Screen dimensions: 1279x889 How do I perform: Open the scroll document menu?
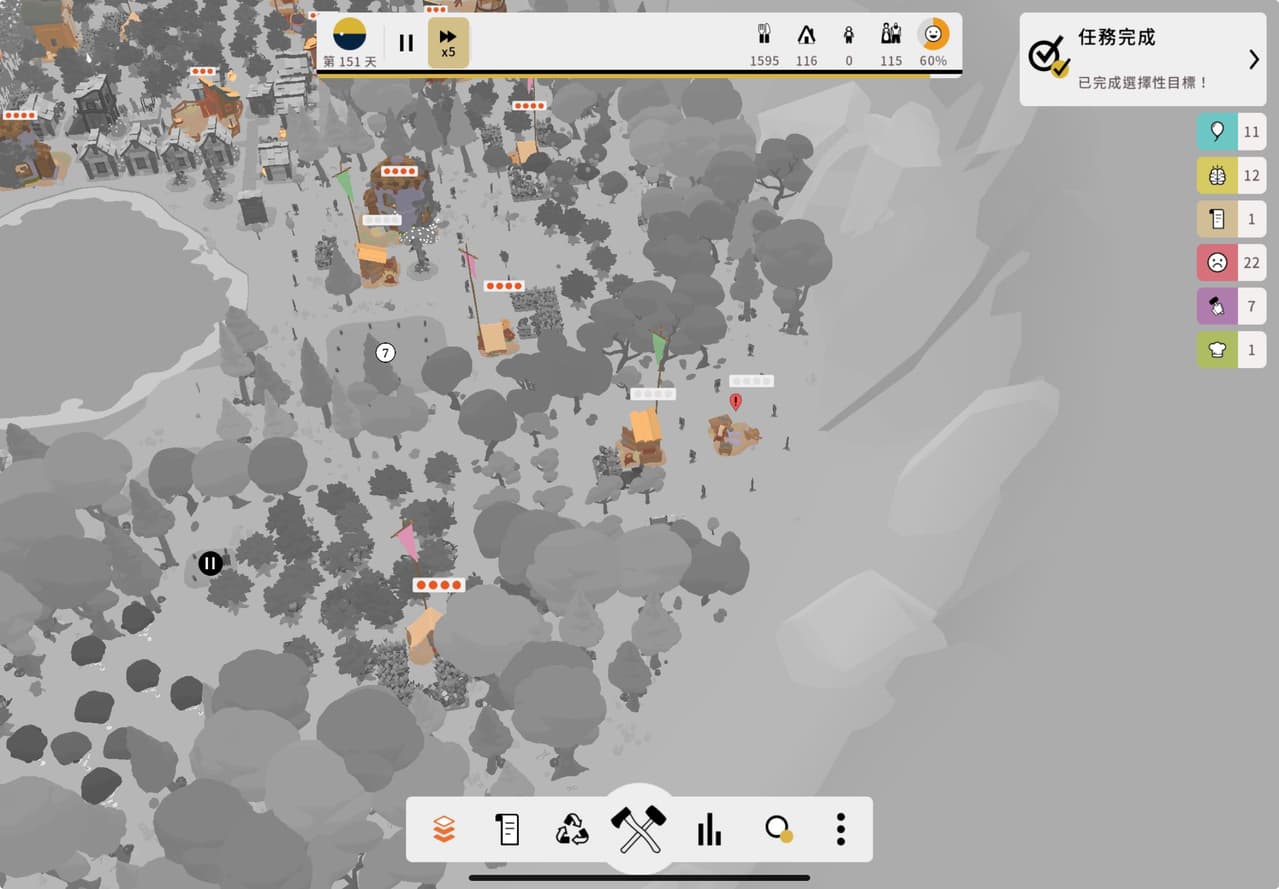pos(508,829)
